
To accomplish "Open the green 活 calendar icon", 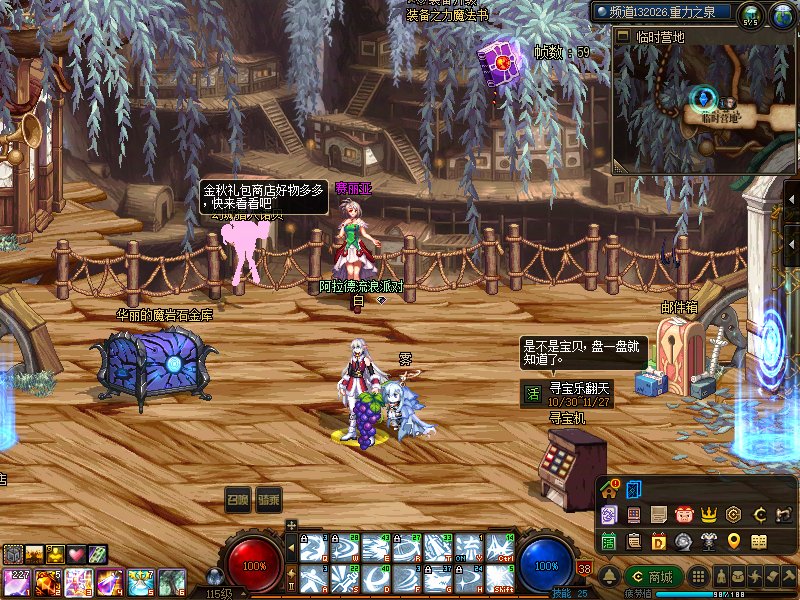I will (x=609, y=541).
